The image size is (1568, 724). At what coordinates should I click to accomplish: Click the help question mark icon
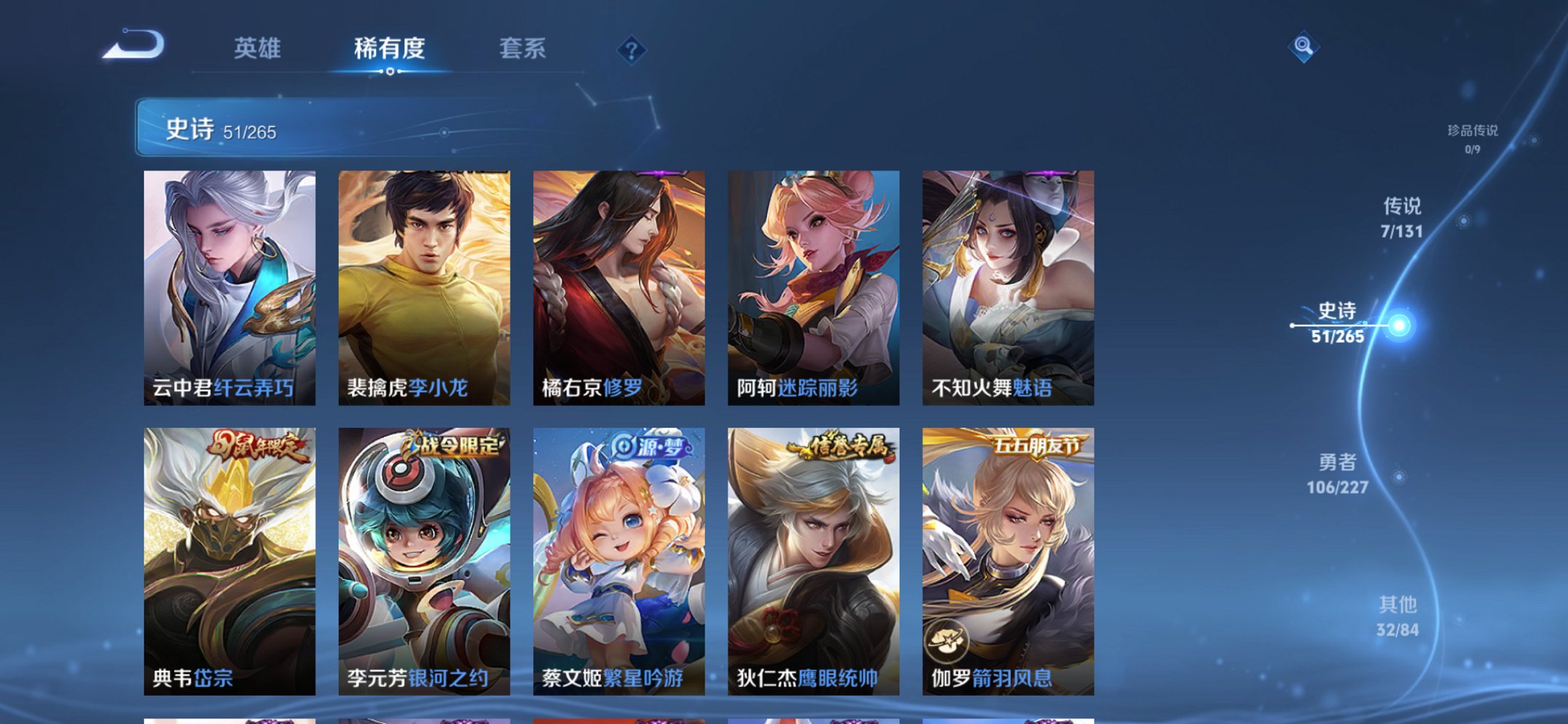click(x=632, y=50)
